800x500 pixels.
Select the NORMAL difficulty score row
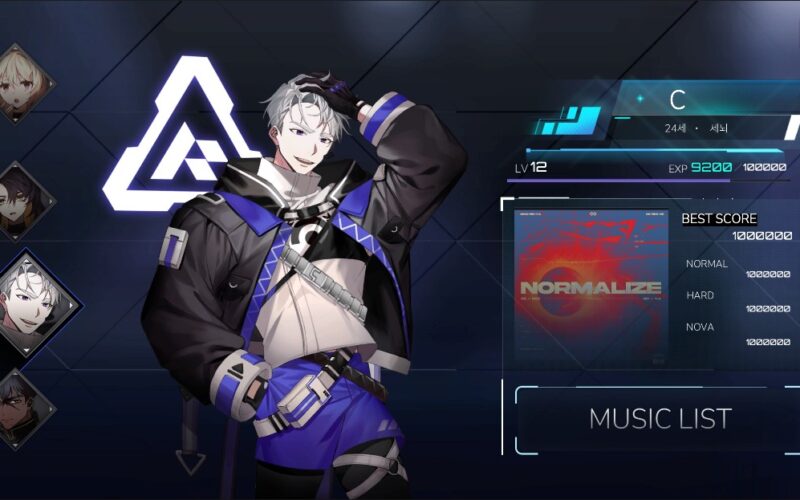737,269
